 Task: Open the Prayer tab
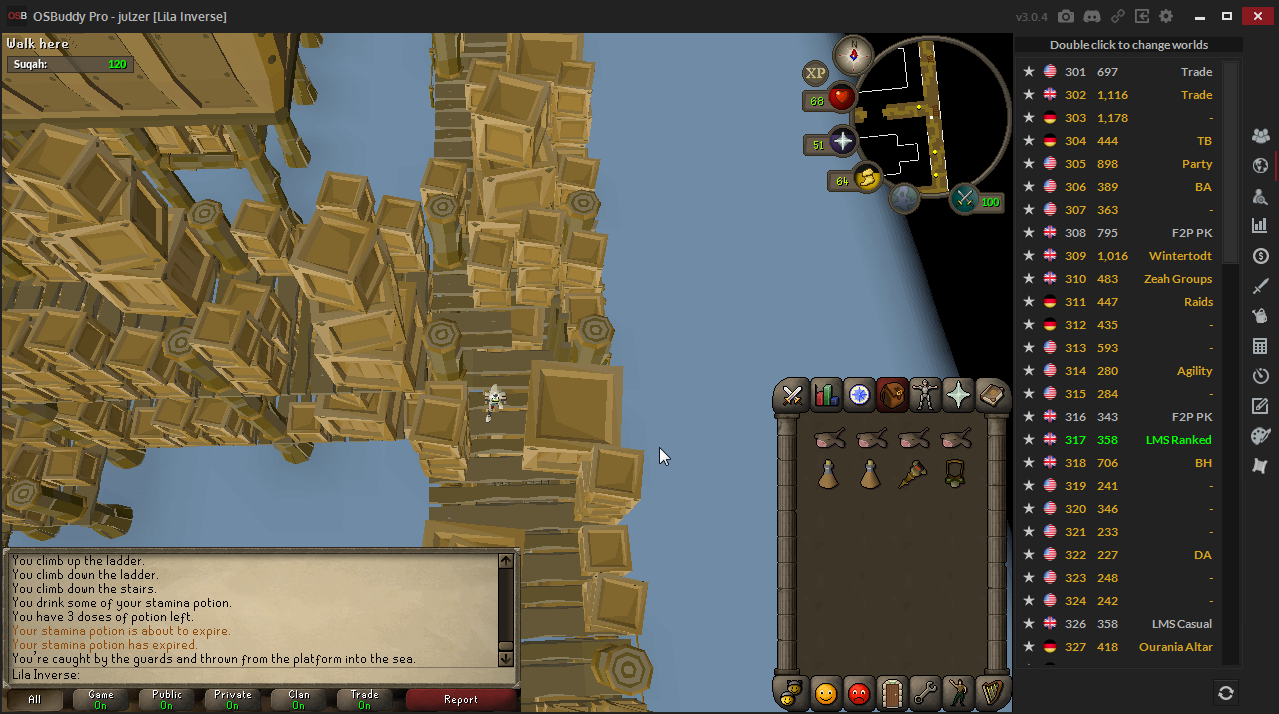pyautogui.click(x=958, y=396)
